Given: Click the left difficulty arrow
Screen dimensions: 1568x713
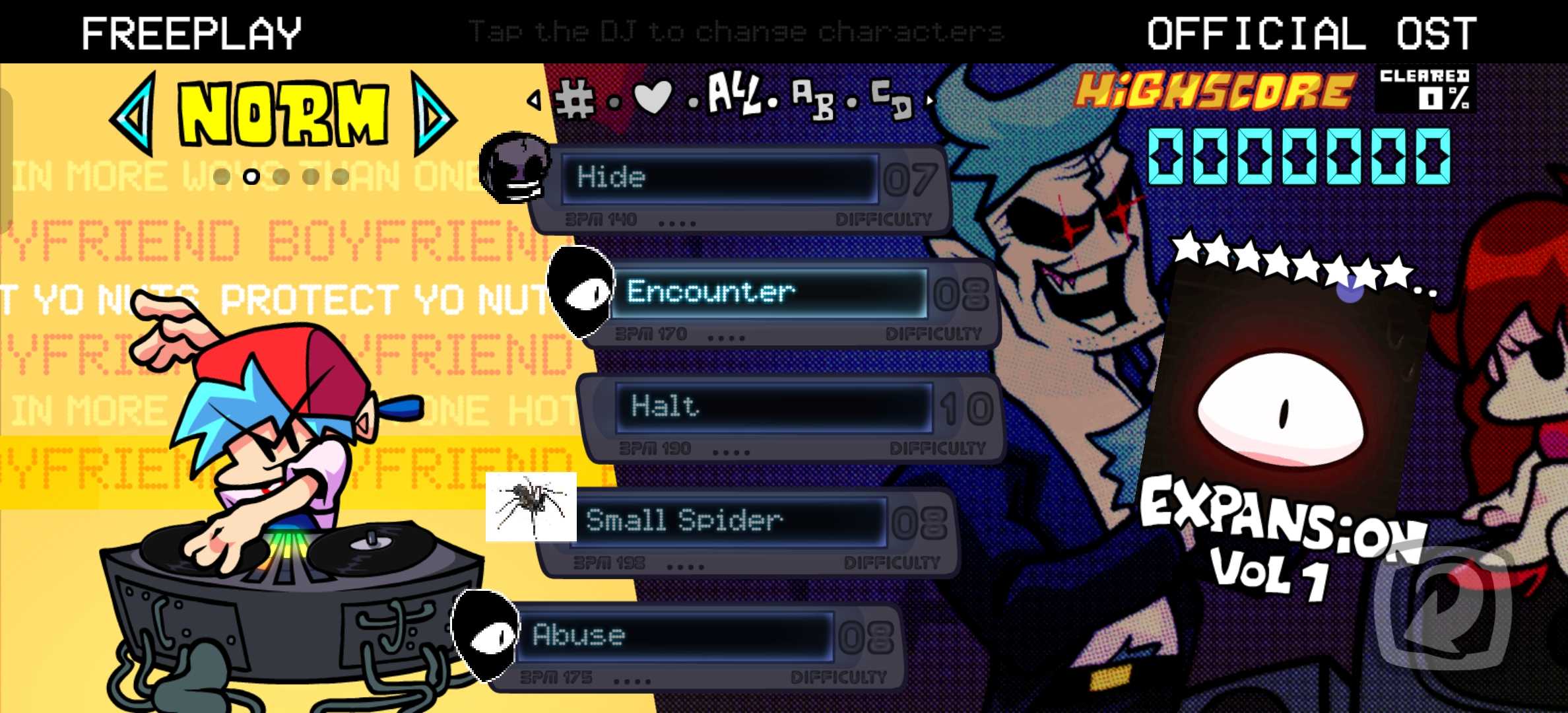Looking at the screenshot, I should [x=135, y=114].
